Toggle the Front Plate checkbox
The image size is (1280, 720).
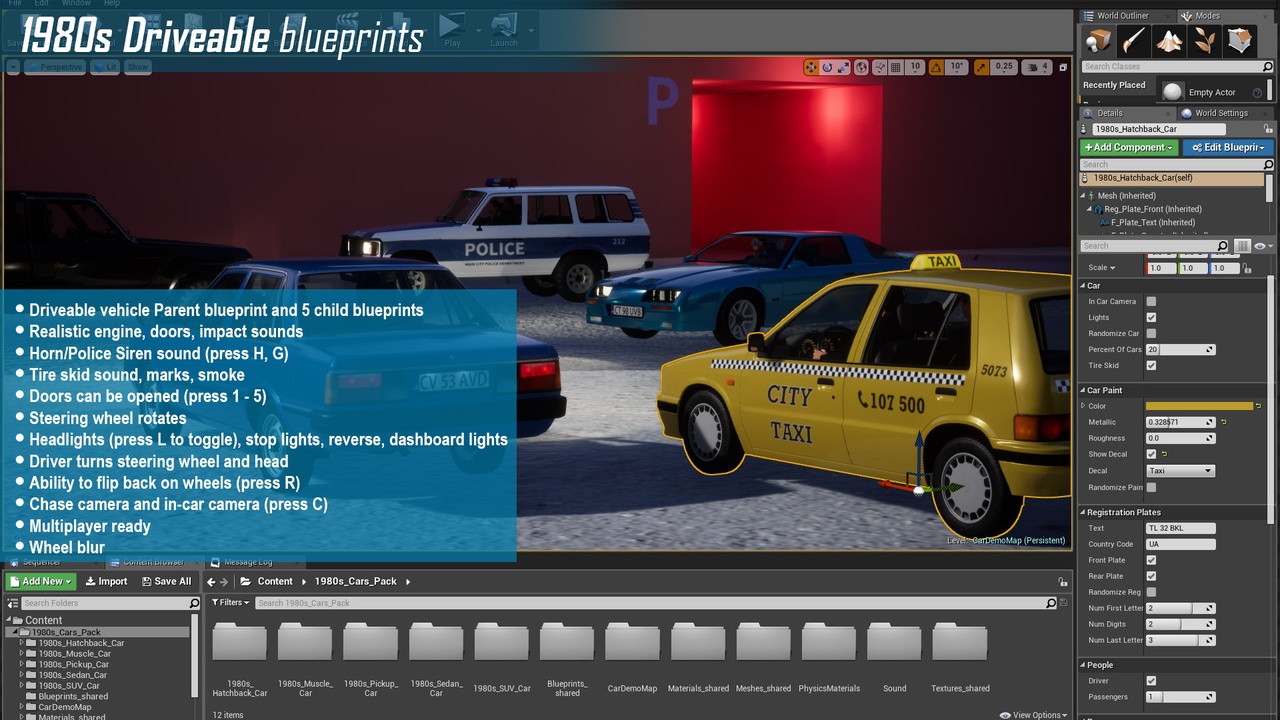click(x=1151, y=560)
